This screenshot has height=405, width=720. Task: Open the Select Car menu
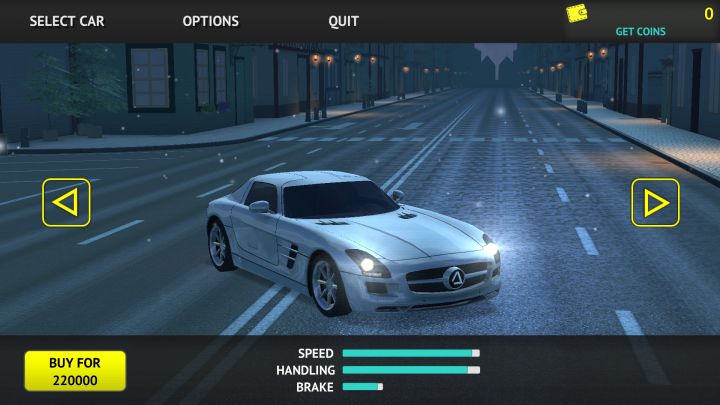pyautogui.click(x=66, y=21)
